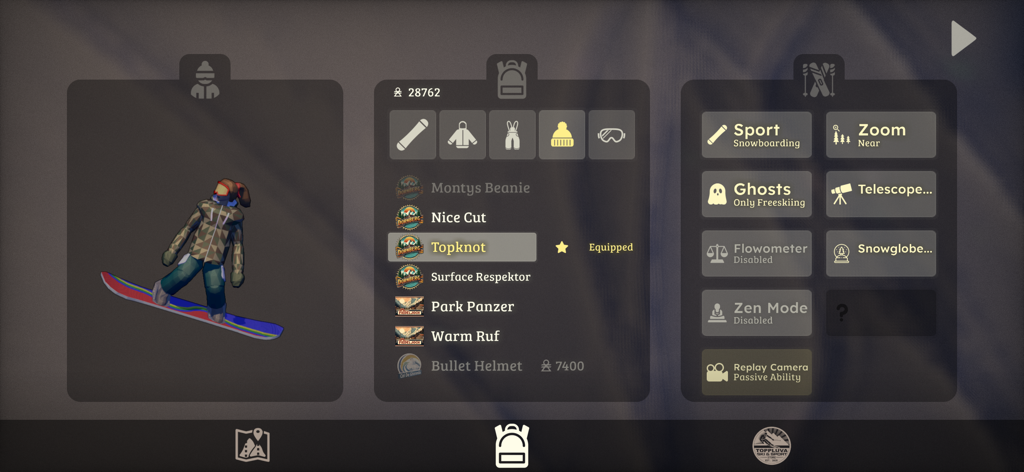Adjust the Zoom setting

pos(881,135)
